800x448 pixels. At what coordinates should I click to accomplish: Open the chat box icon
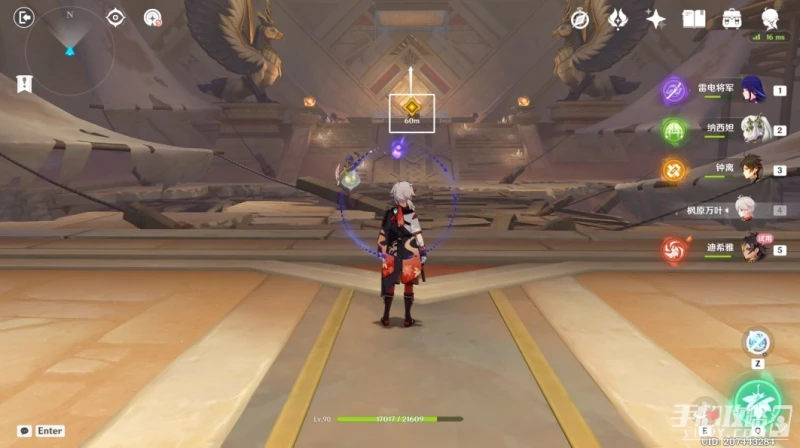pyautogui.click(x=22, y=431)
